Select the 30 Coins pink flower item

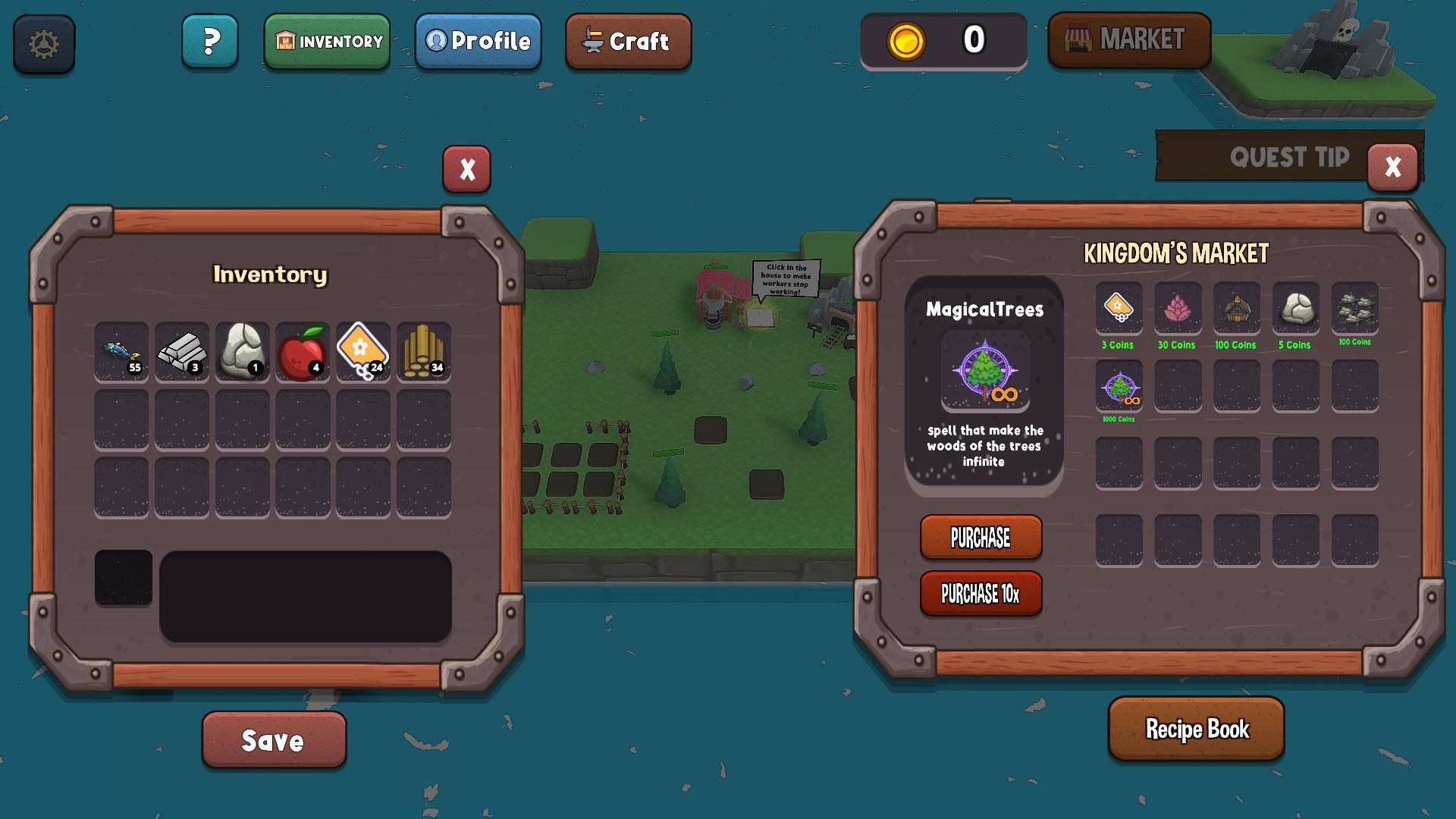(1178, 309)
